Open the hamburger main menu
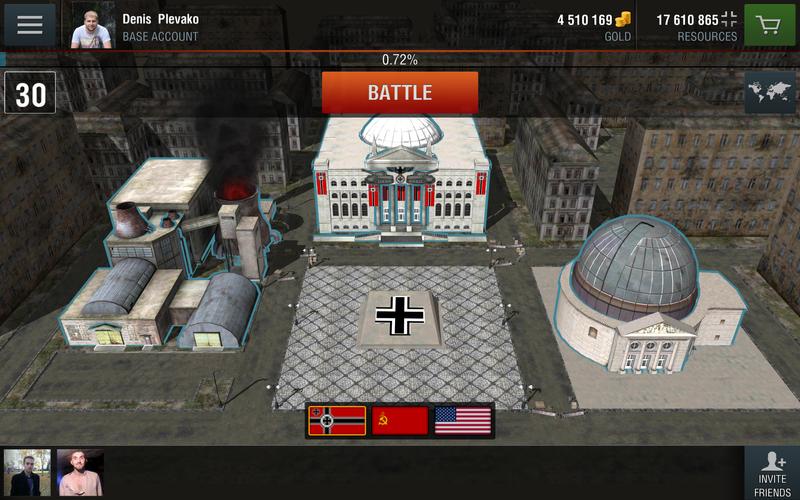Image resolution: width=800 pixels, height=500 pixels. [30, 24]
